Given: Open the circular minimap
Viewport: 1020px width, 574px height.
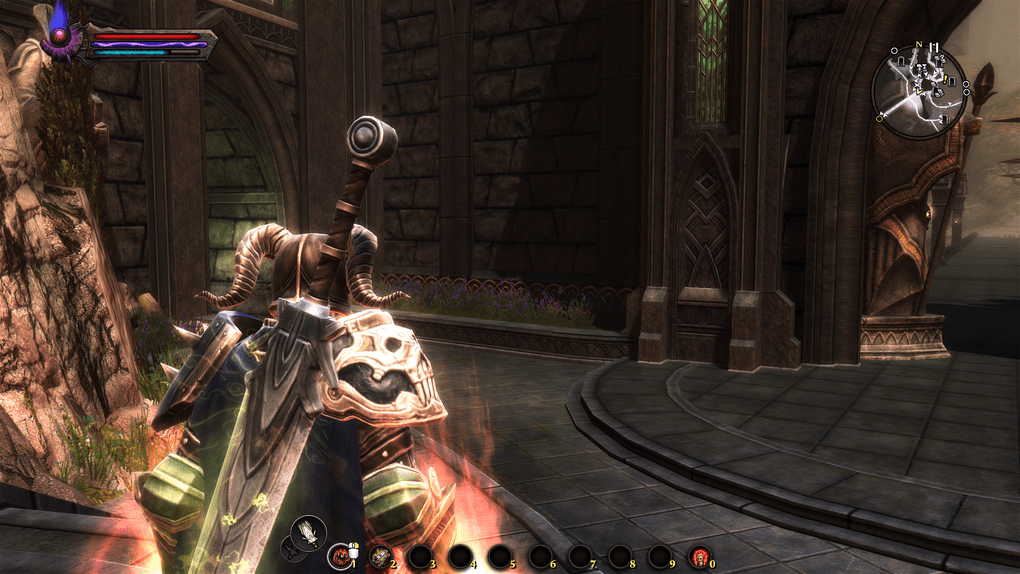Looking at the screenshot, I should click(918, 92).
